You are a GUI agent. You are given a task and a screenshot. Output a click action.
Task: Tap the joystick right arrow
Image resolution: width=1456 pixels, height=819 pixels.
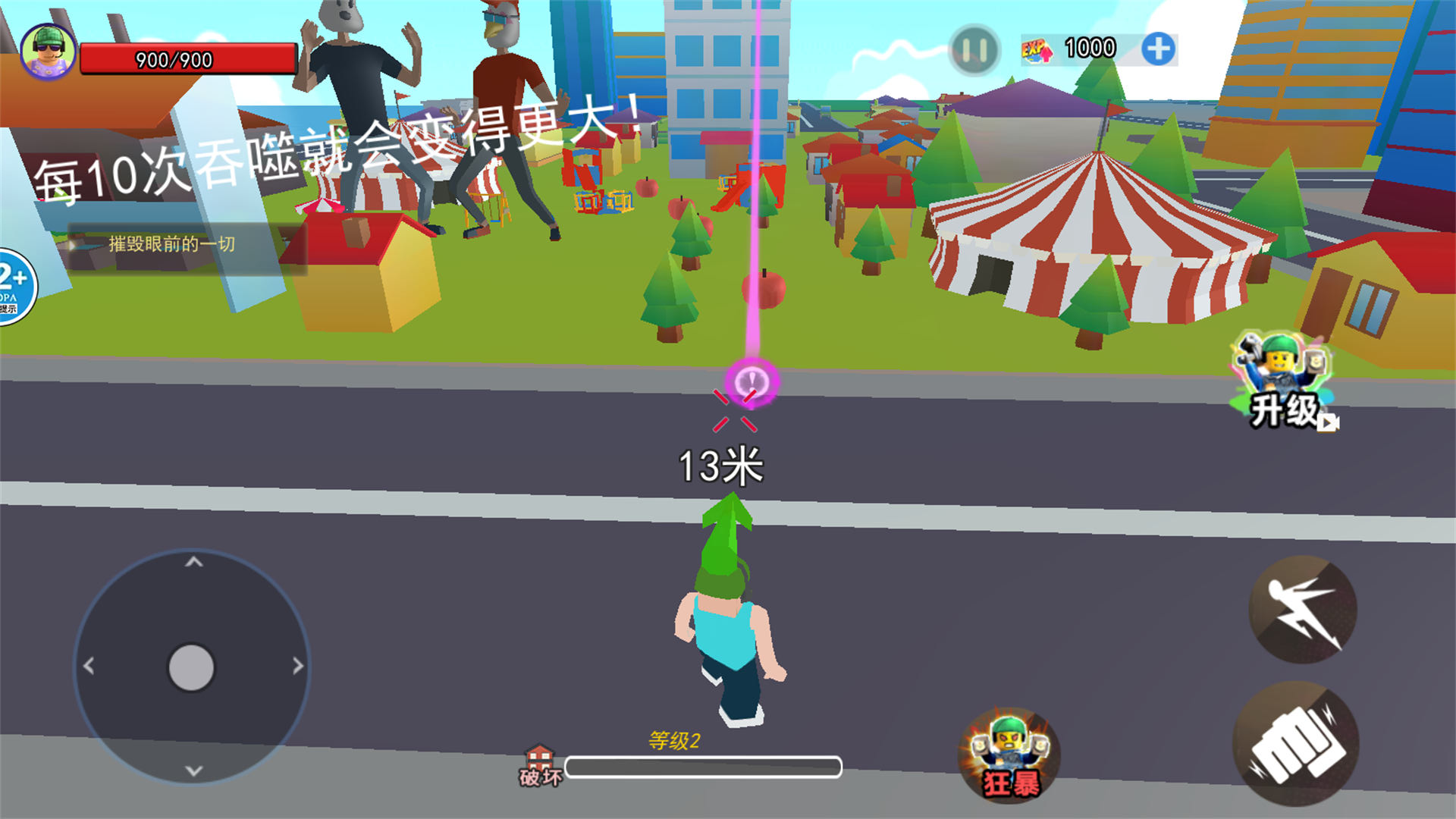298,666
